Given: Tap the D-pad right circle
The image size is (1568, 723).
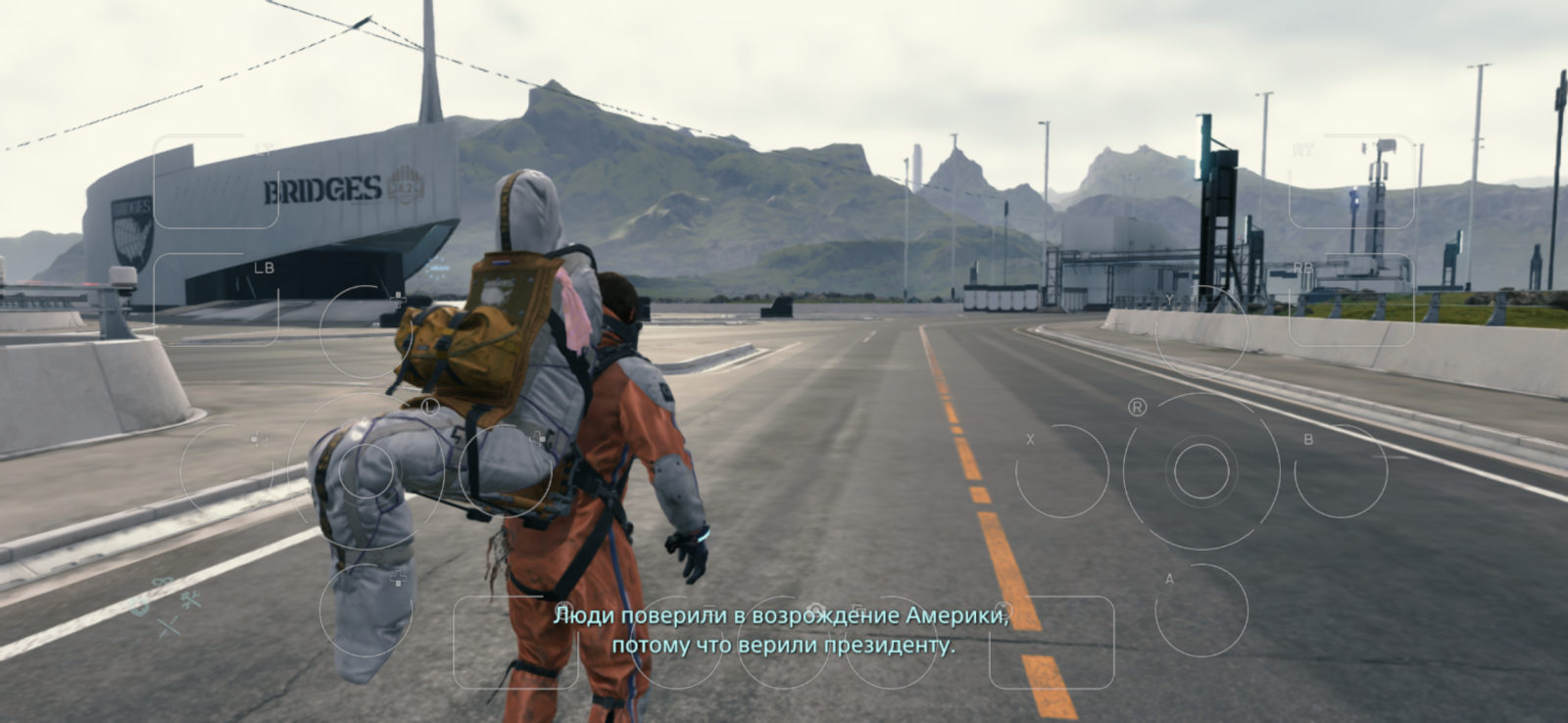Looking at the screenshot, I should (505, 471).
